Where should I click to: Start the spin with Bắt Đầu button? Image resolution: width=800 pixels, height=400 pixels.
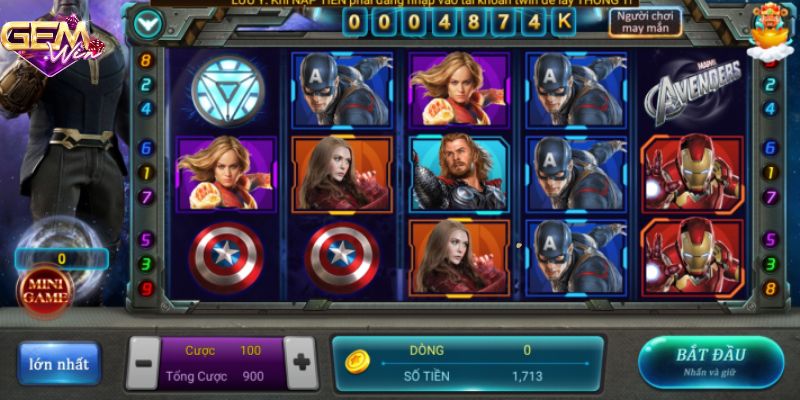711,361
